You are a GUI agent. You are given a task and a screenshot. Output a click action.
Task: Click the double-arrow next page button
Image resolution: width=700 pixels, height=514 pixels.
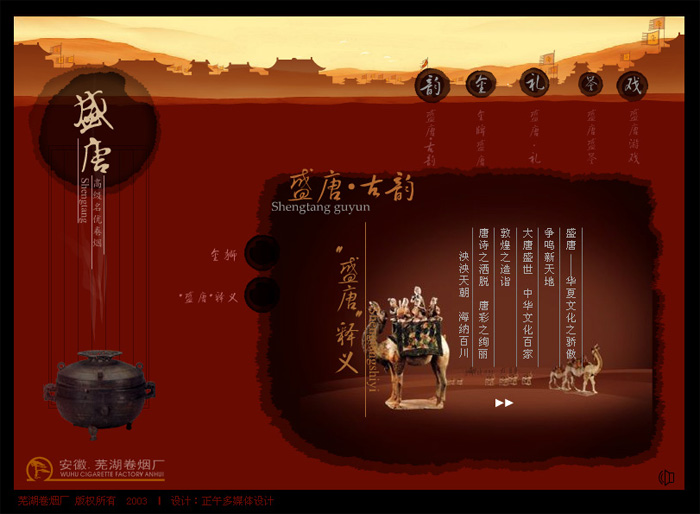pos(504,403)
